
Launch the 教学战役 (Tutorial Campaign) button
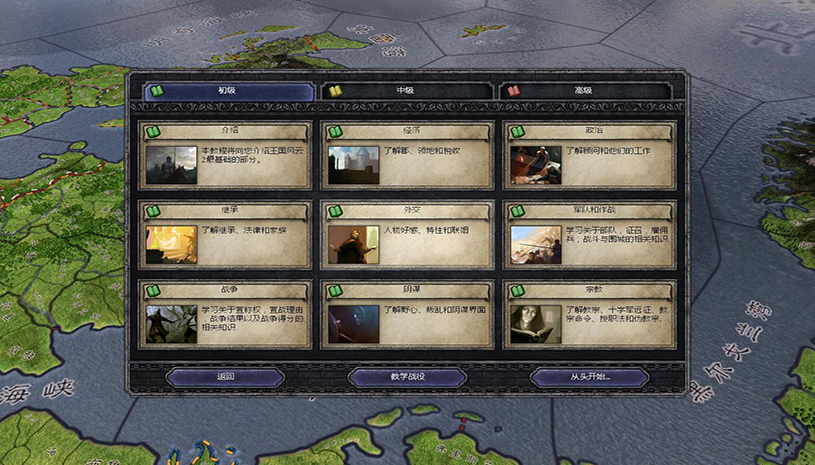tap(407, 377)
